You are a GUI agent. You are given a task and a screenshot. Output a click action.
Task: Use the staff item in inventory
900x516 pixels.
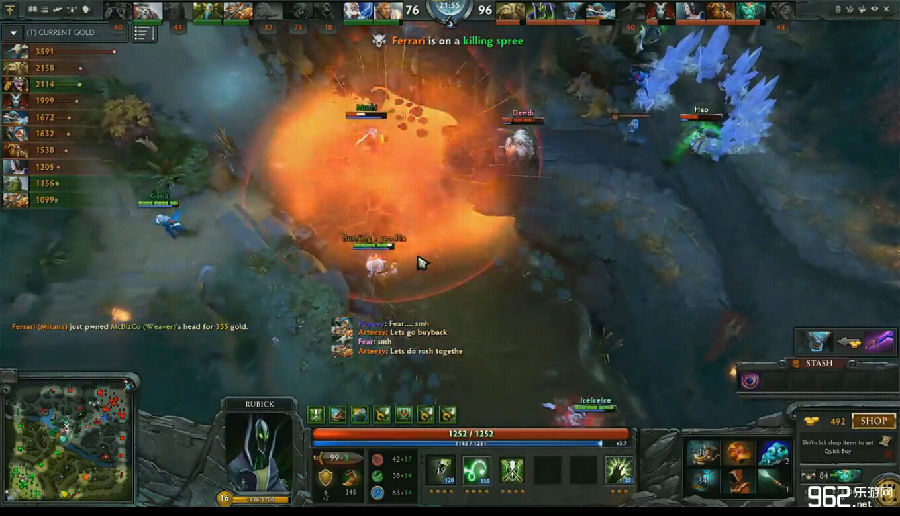click(773, 481)
